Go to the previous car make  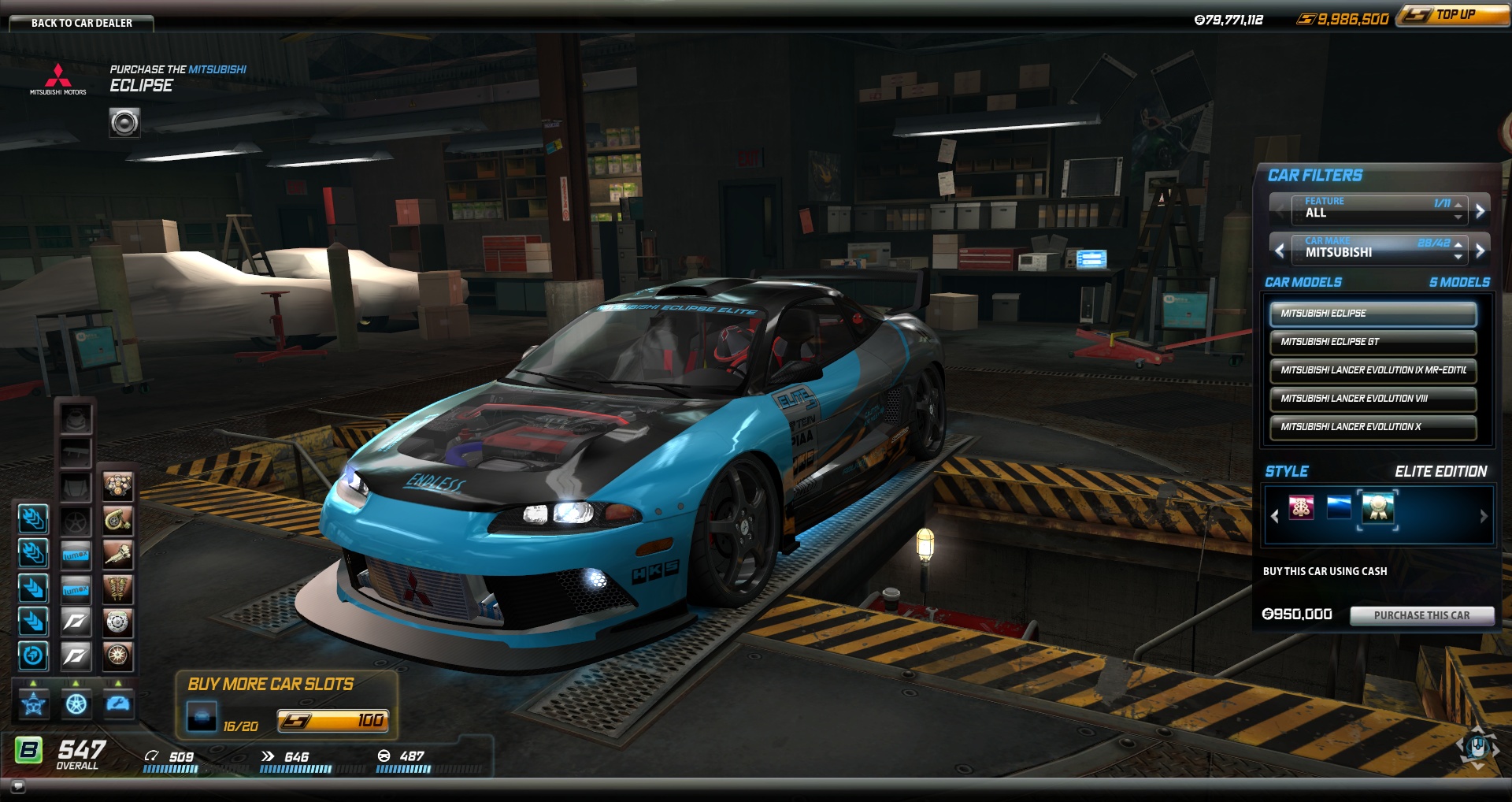1280,251
